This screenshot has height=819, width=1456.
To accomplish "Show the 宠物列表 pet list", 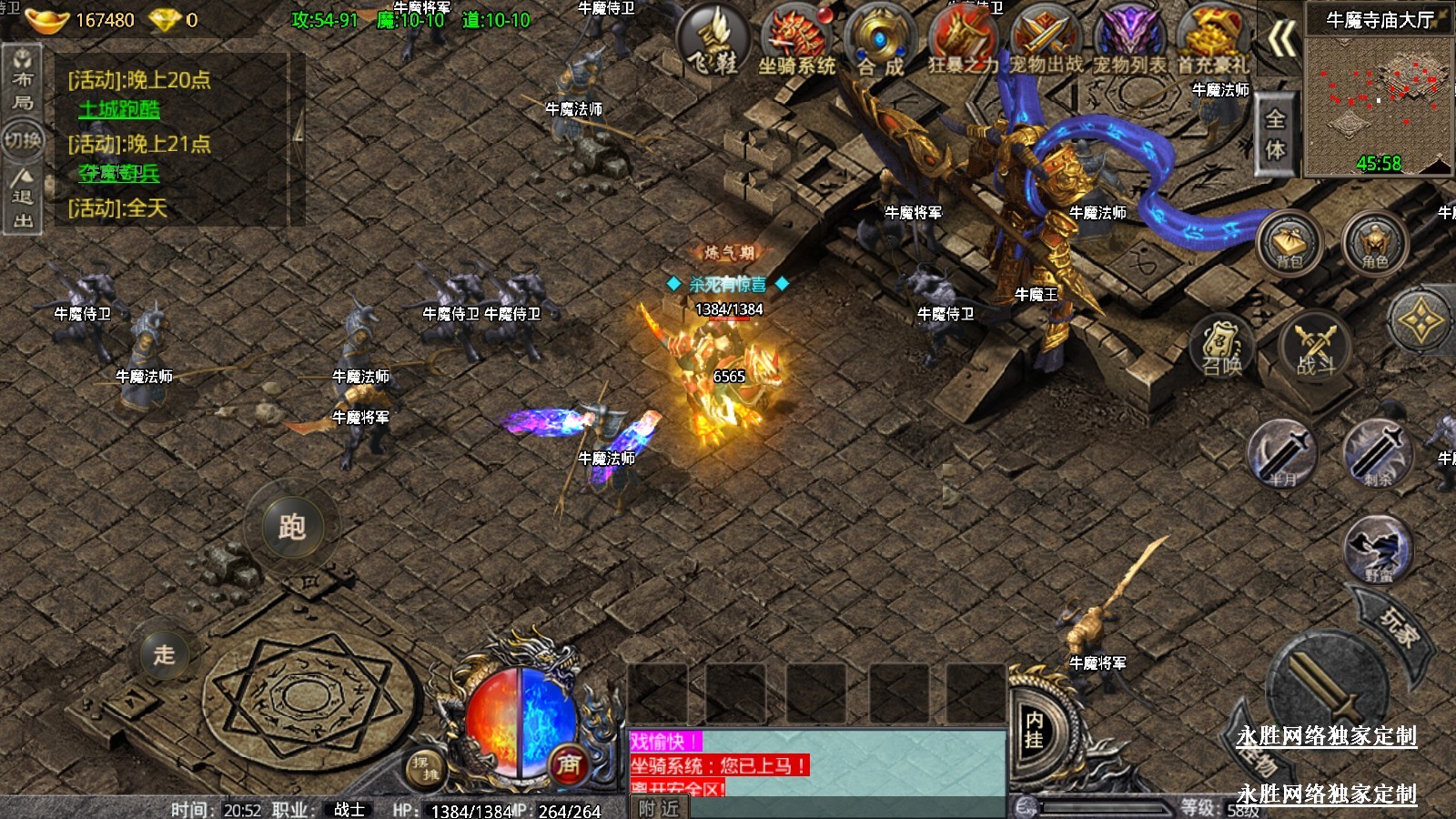I will (x=1129, y=40).
